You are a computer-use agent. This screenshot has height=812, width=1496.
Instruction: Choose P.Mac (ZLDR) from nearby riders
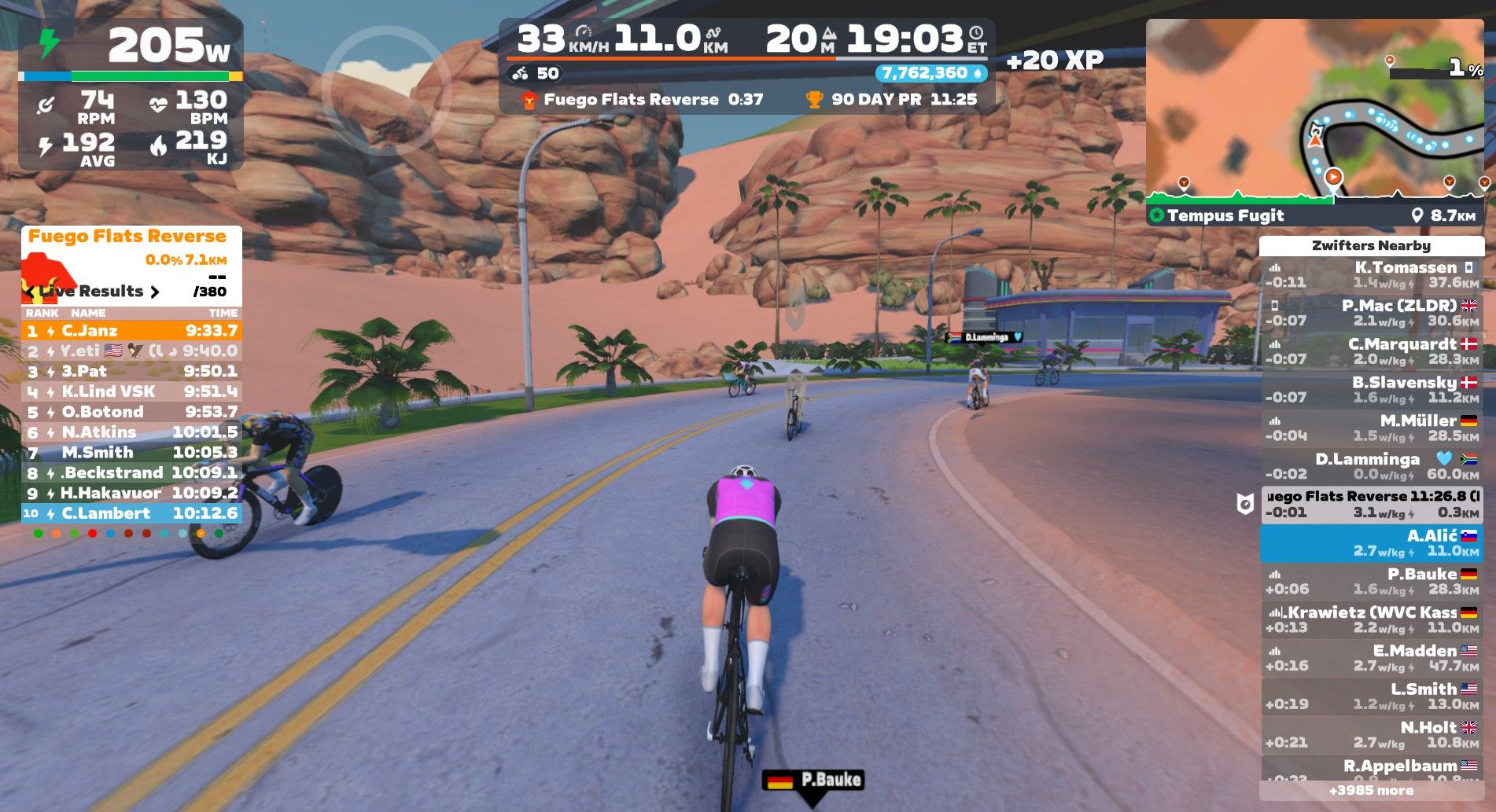1372,313
